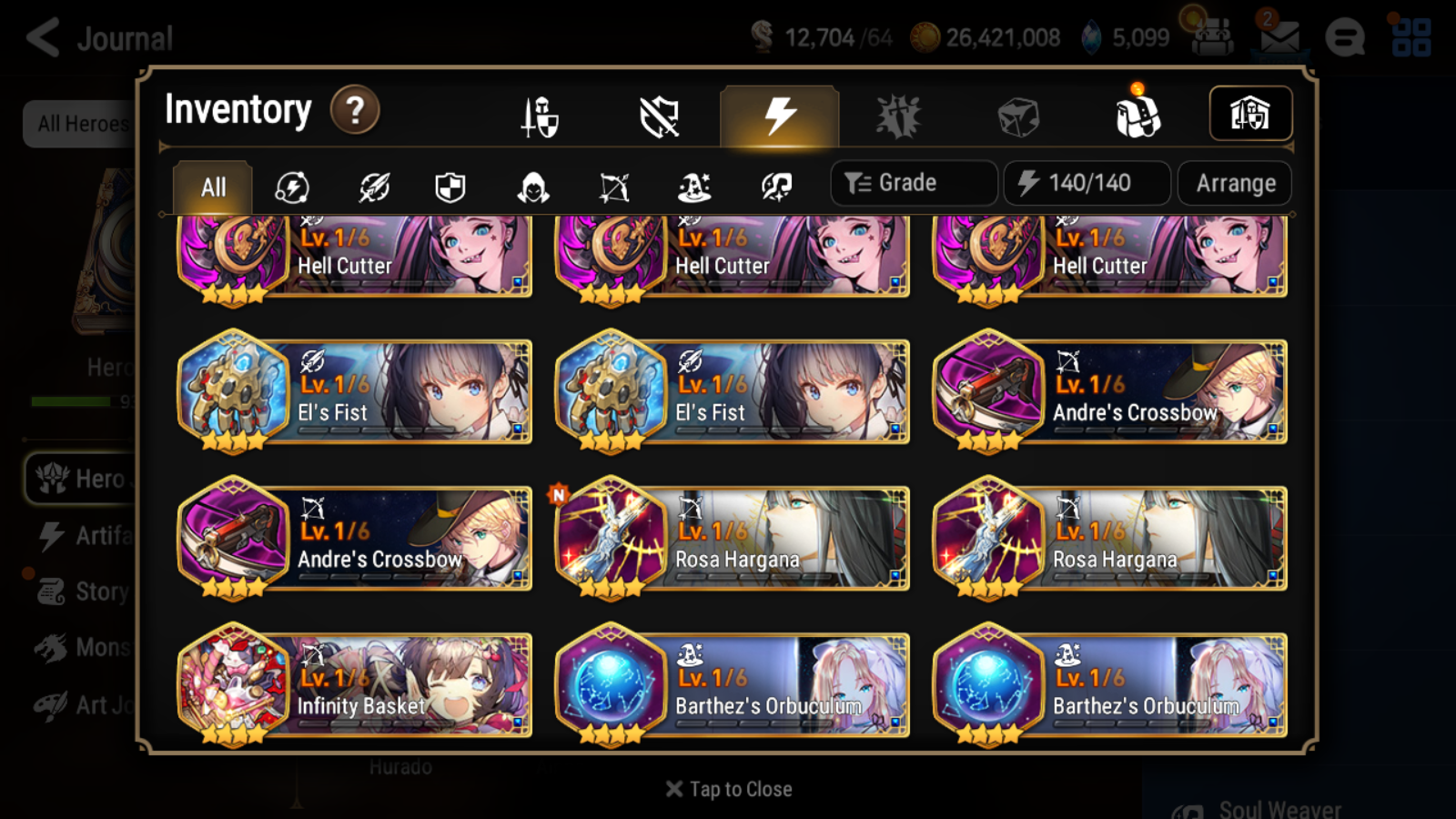Open the Artifacts tab with the lightning icon
The image size is (1456, 819).
(777, 116)
